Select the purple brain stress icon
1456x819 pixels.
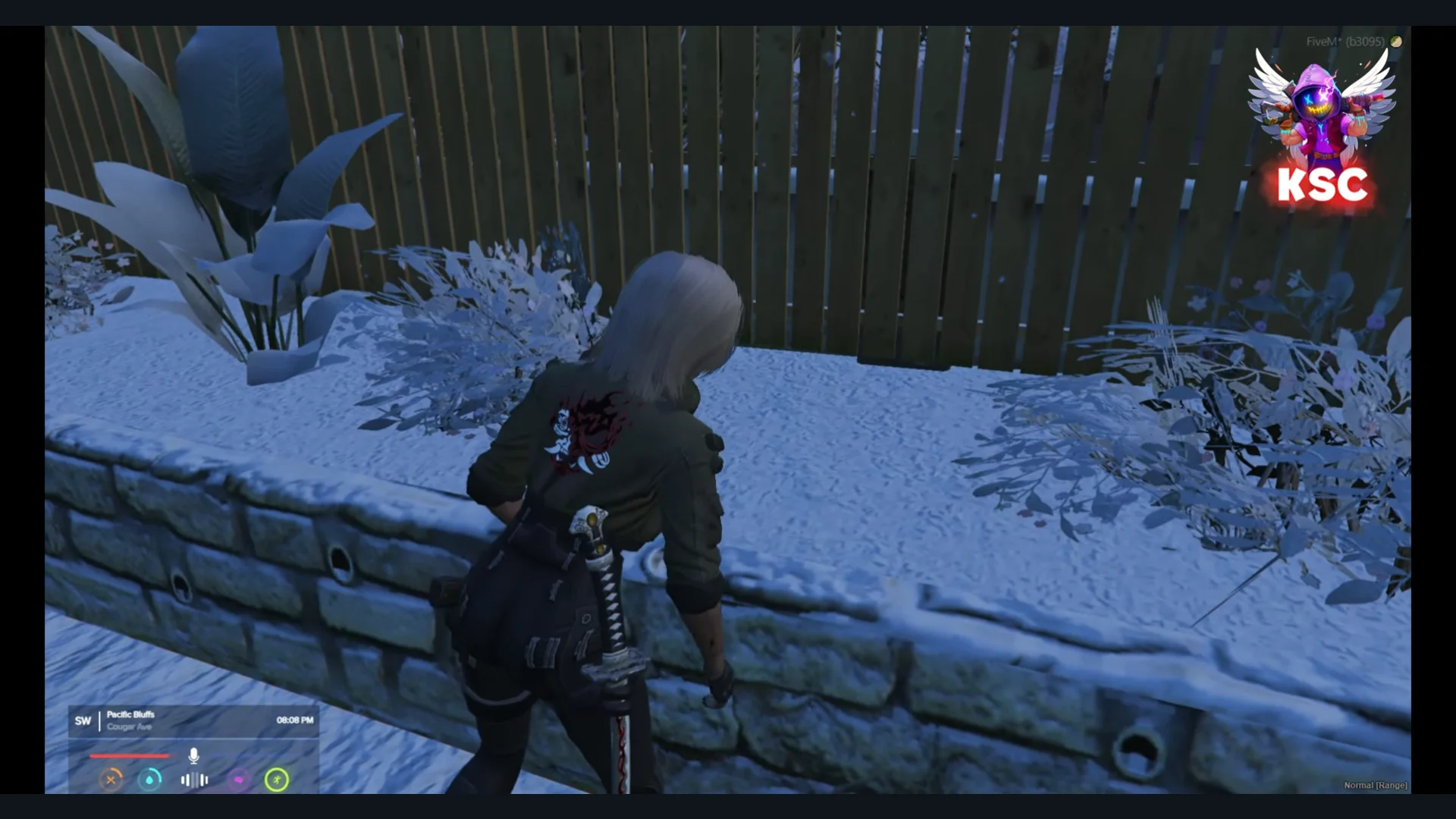coord(238,780)
